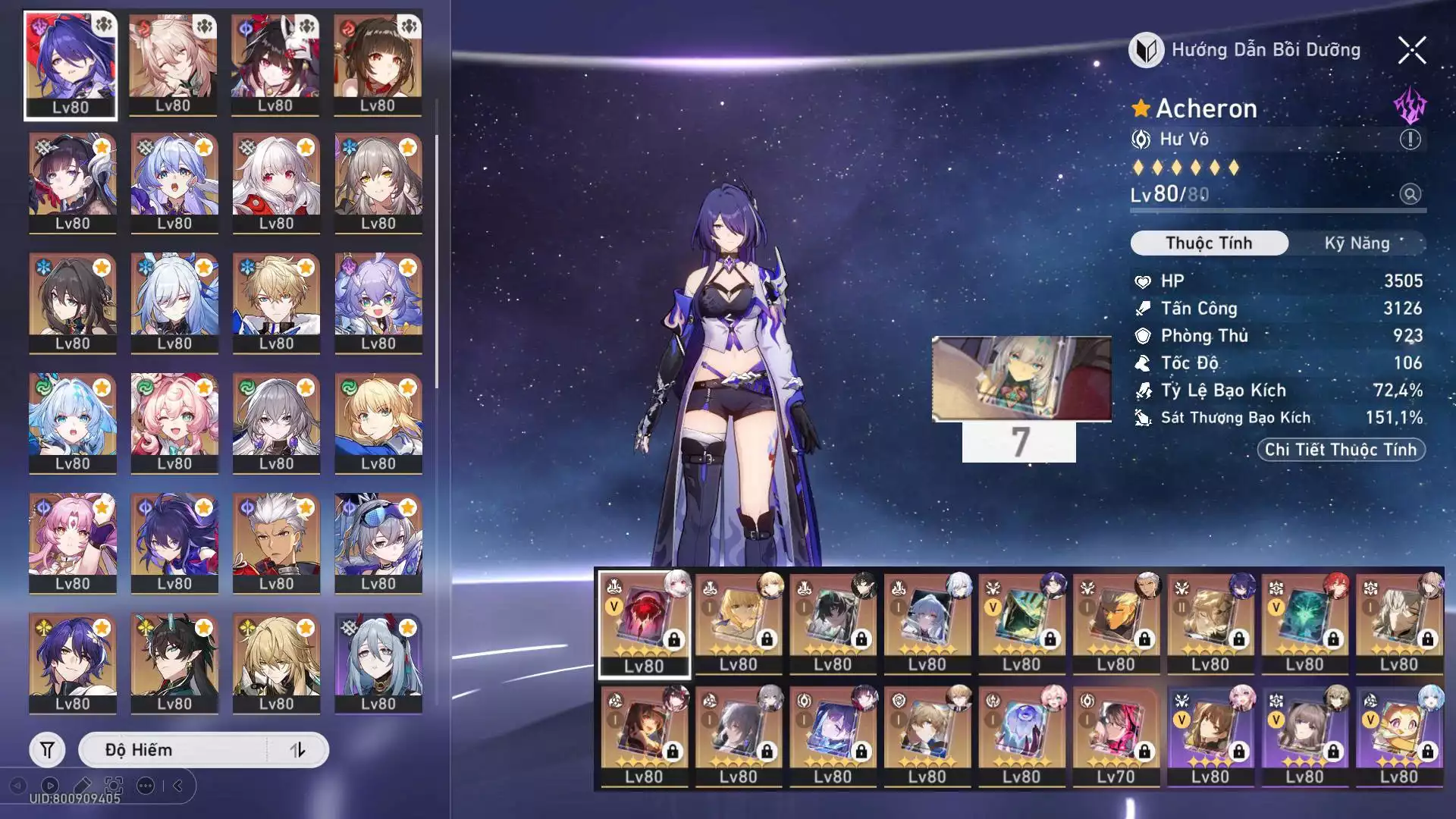Click the magnifier icon beside level

click(1410, 194)
